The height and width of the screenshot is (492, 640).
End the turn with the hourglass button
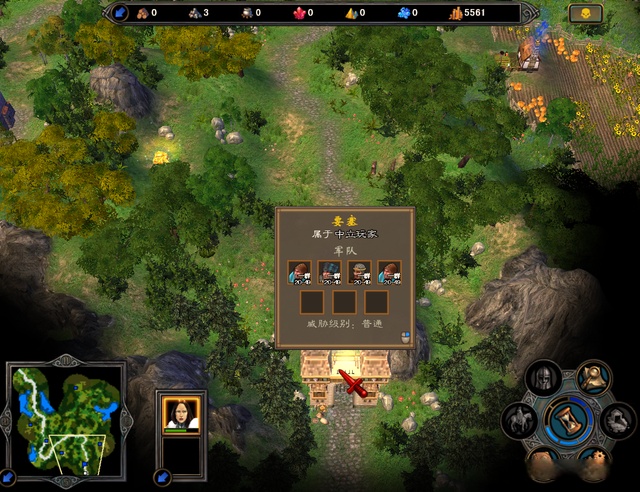[x=570, y=420]
